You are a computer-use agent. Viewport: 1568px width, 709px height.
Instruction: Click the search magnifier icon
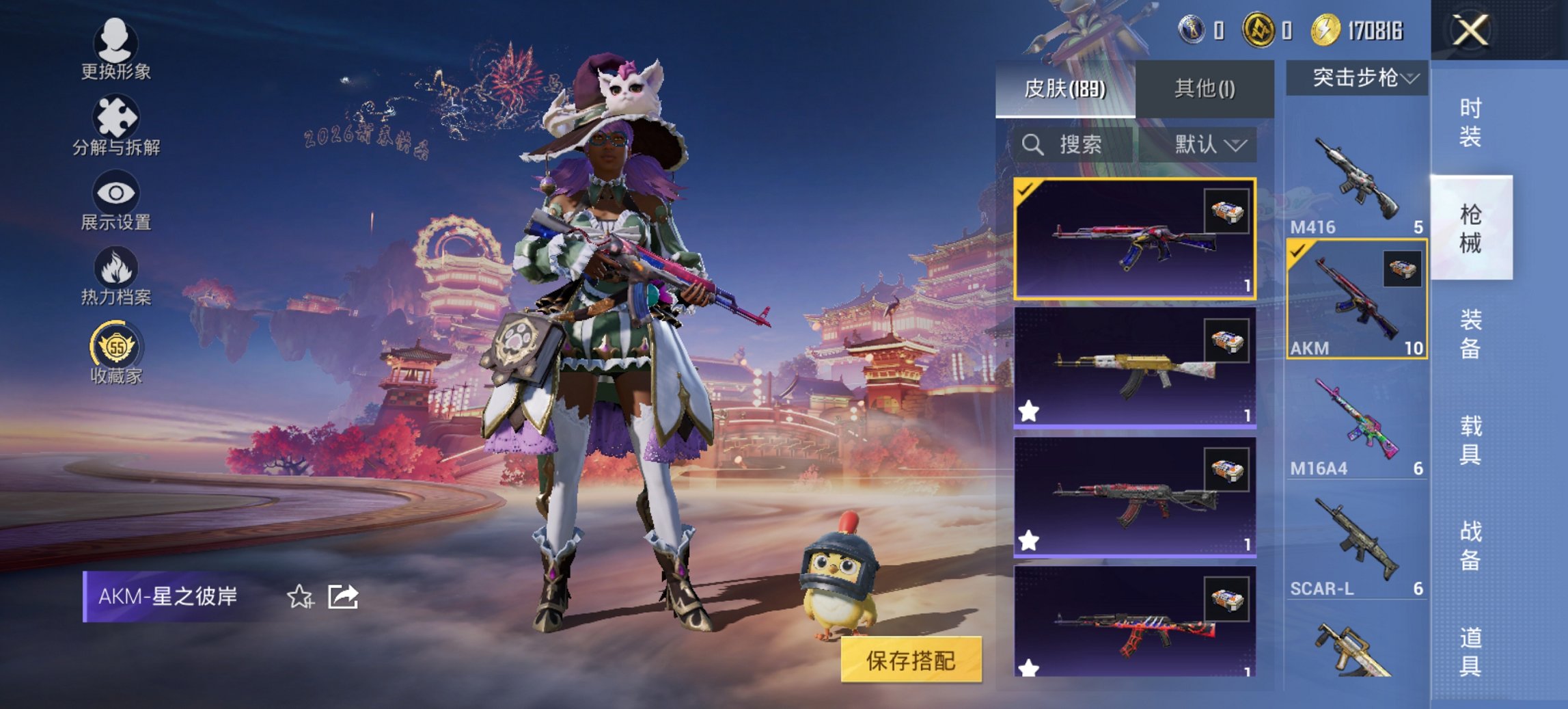[x=1032, y=145]
